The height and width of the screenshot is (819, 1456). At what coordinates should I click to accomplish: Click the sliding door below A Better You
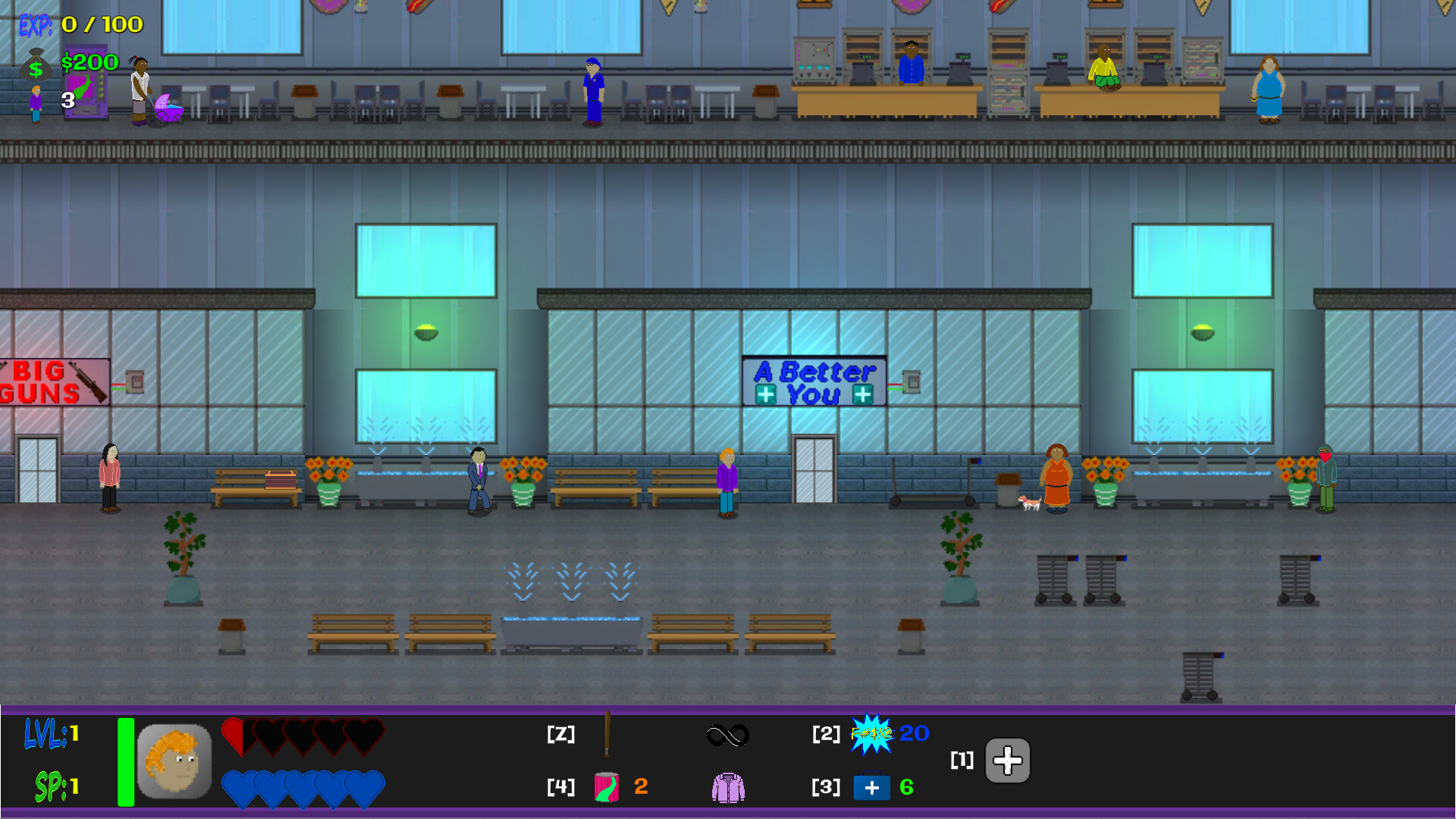tap(812, 470)
